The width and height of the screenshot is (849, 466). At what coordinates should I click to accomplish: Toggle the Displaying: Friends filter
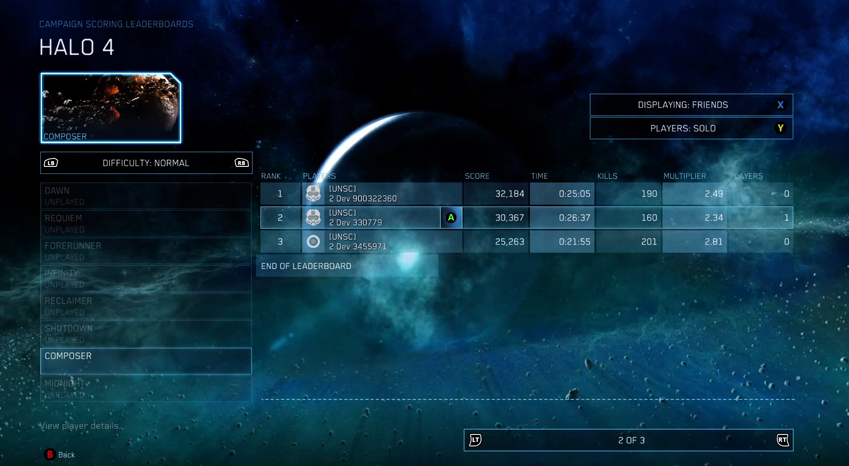click(x=690, y=105)
